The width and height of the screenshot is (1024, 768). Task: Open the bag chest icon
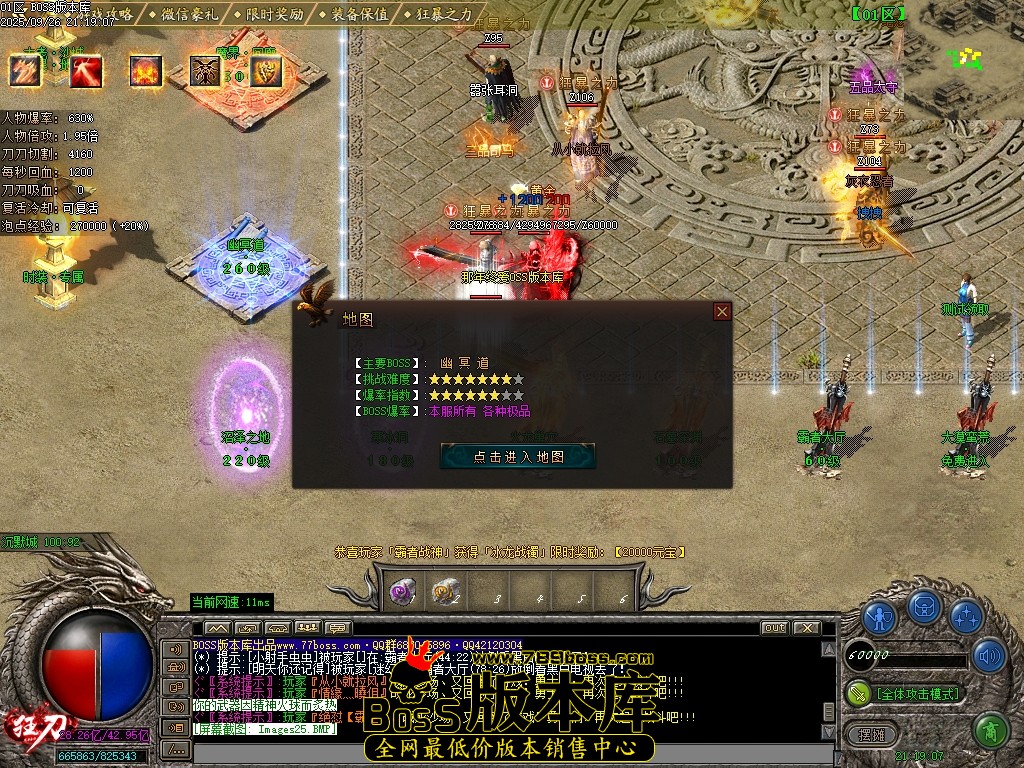(x=923, y=607)
